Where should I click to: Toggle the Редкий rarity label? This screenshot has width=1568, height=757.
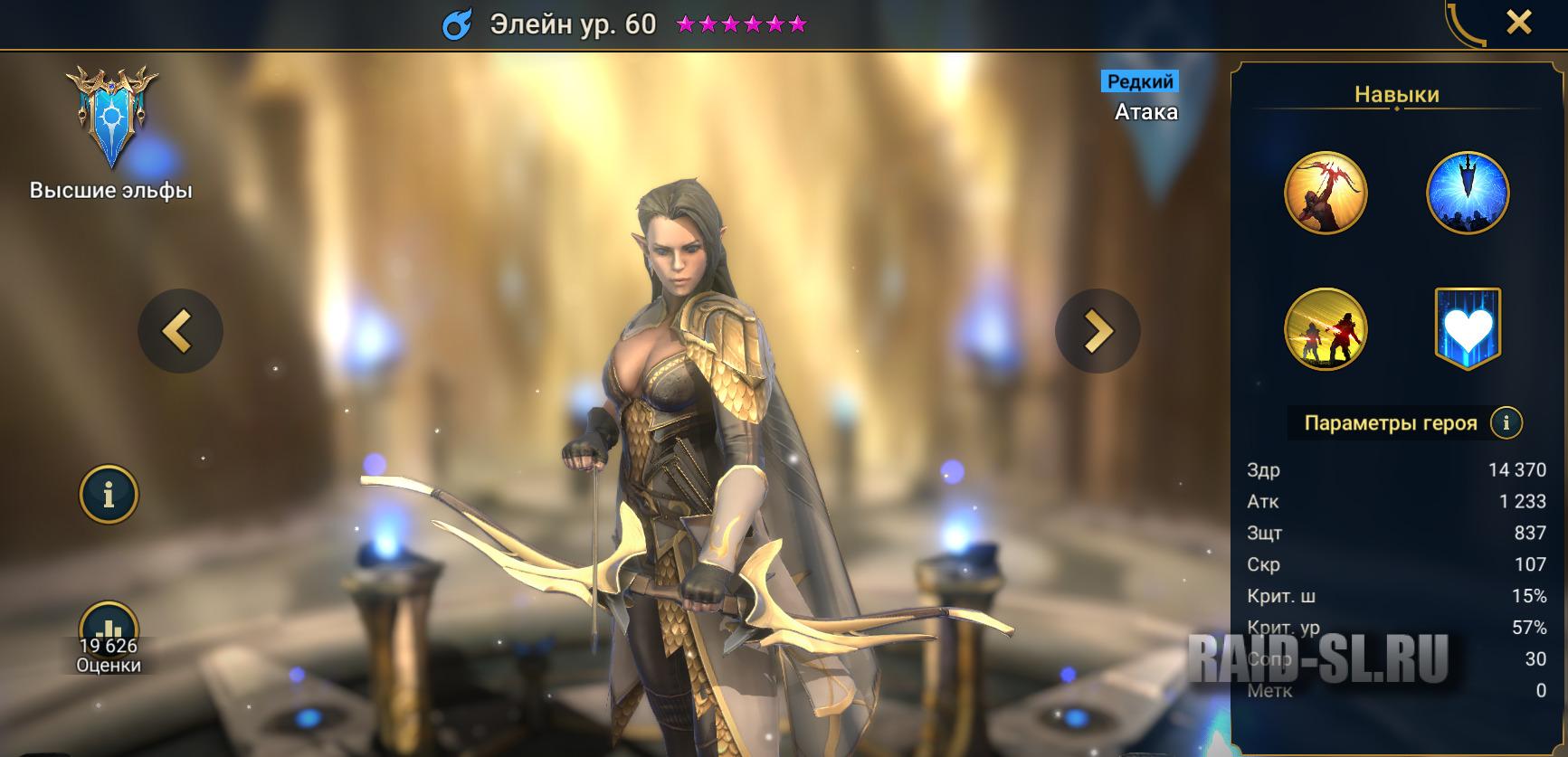point(1138,82)
